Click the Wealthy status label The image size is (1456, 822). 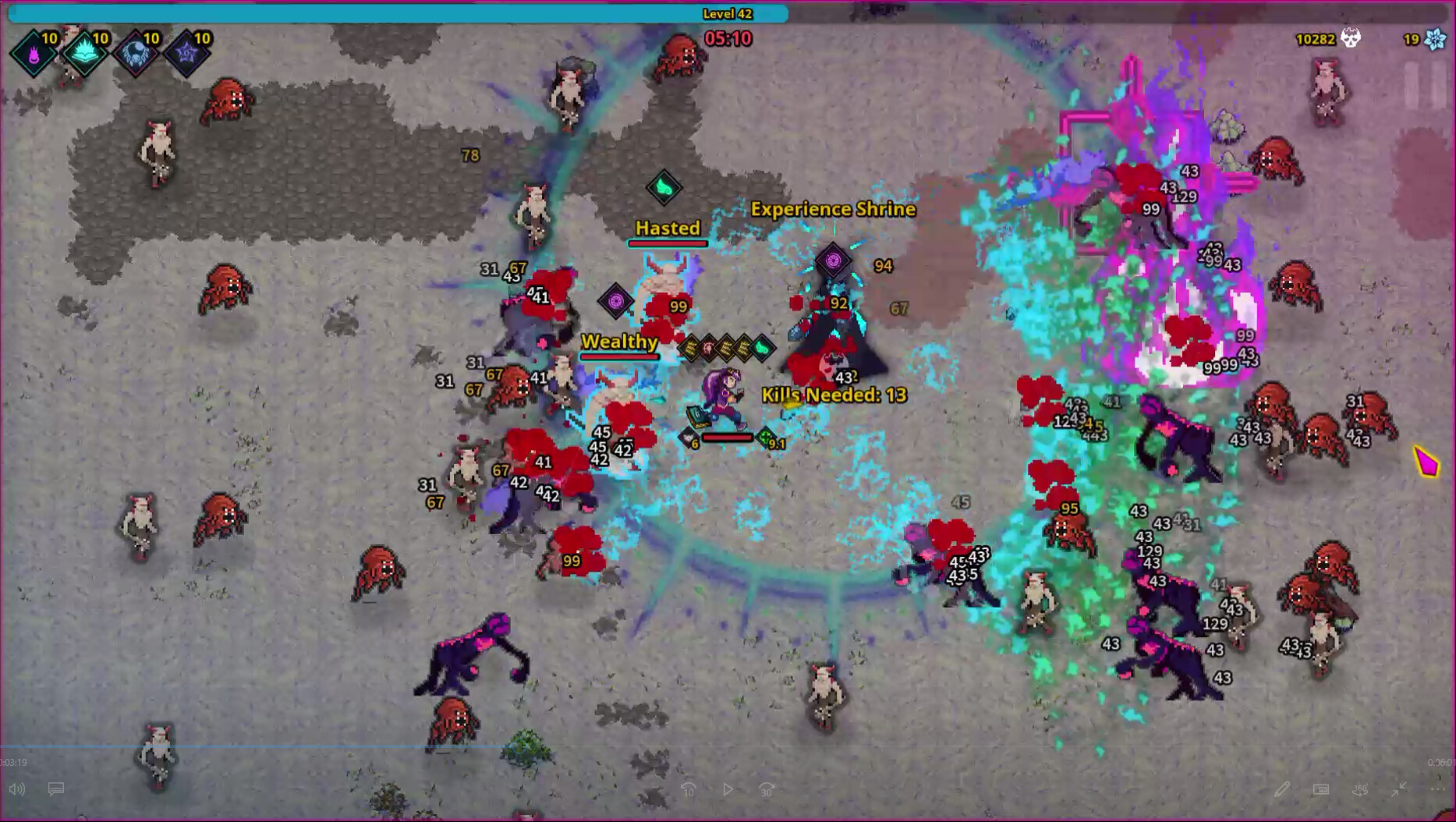(x=620, y=342)
